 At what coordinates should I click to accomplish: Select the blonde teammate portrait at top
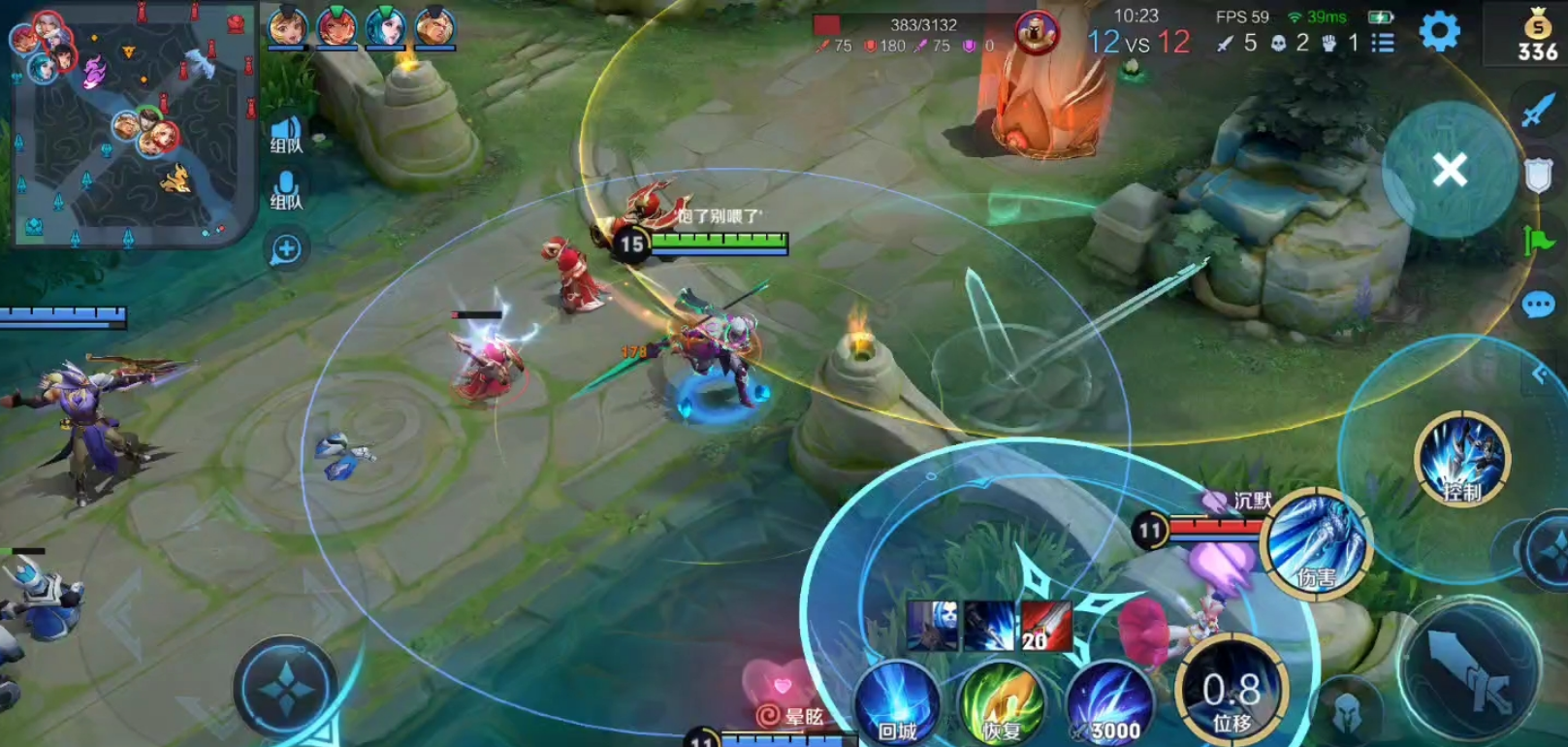pos(287,27)
